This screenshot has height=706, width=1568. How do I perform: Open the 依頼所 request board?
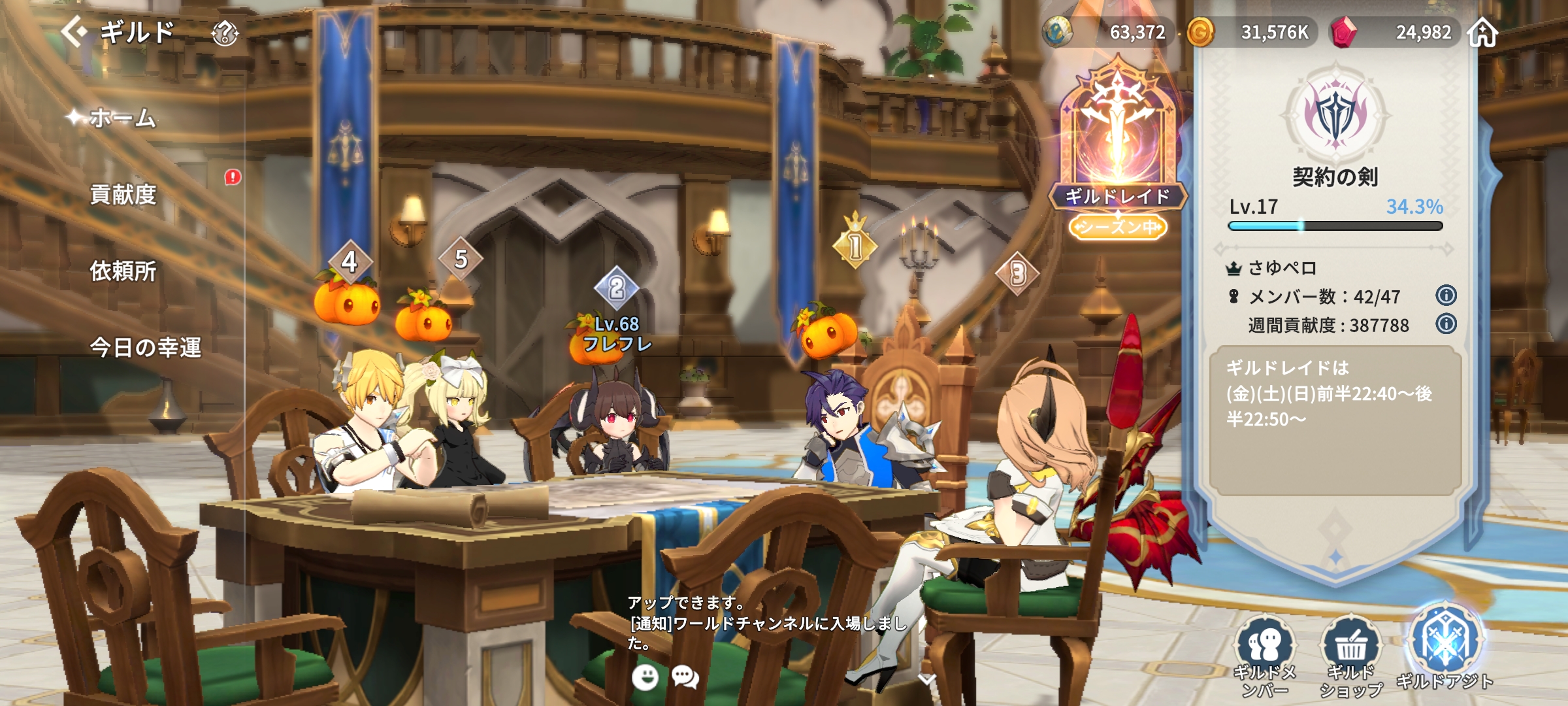[x=123, y=271]
